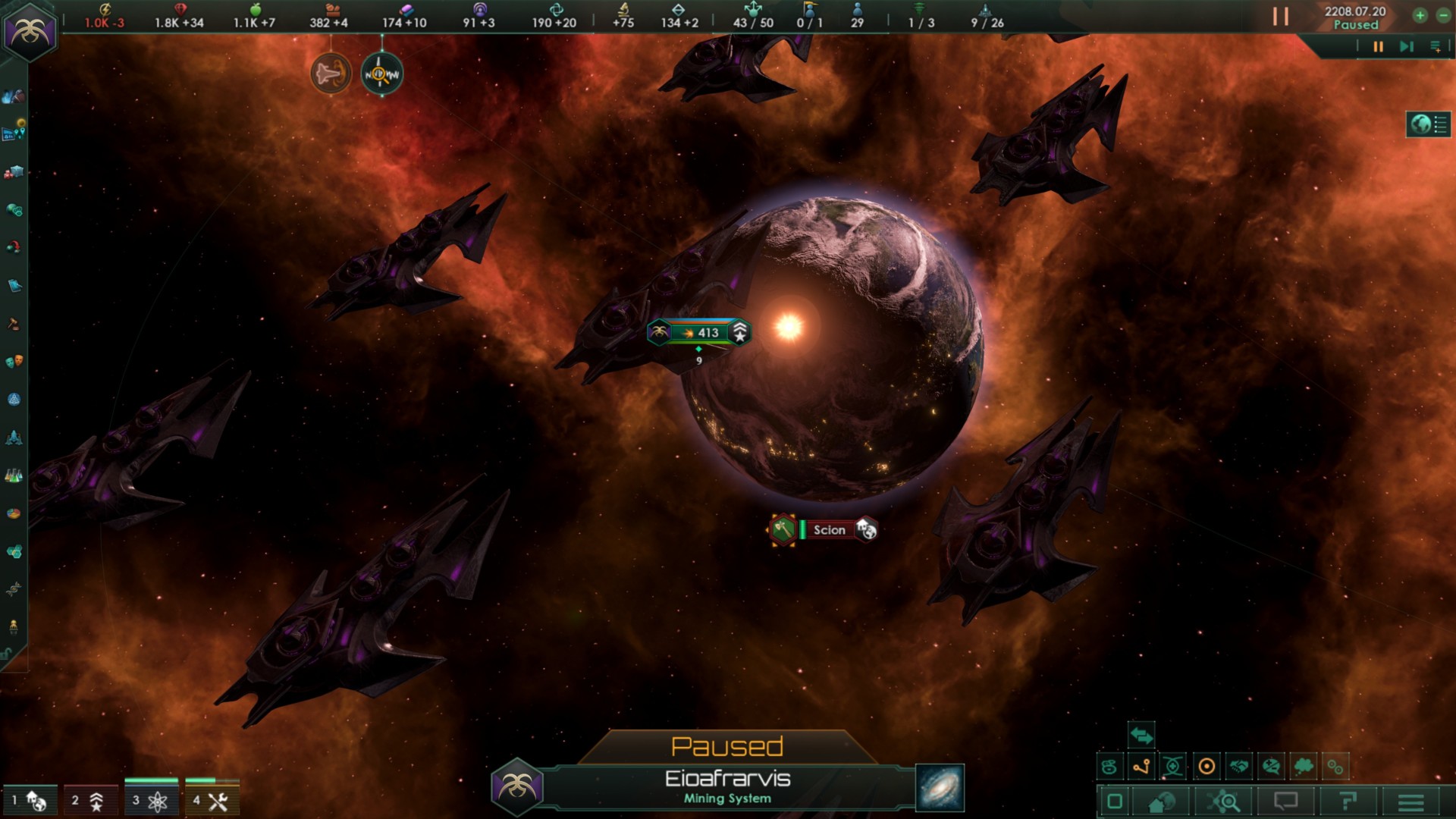
Task: Select the fleet with 413 power
Action: 699,333
